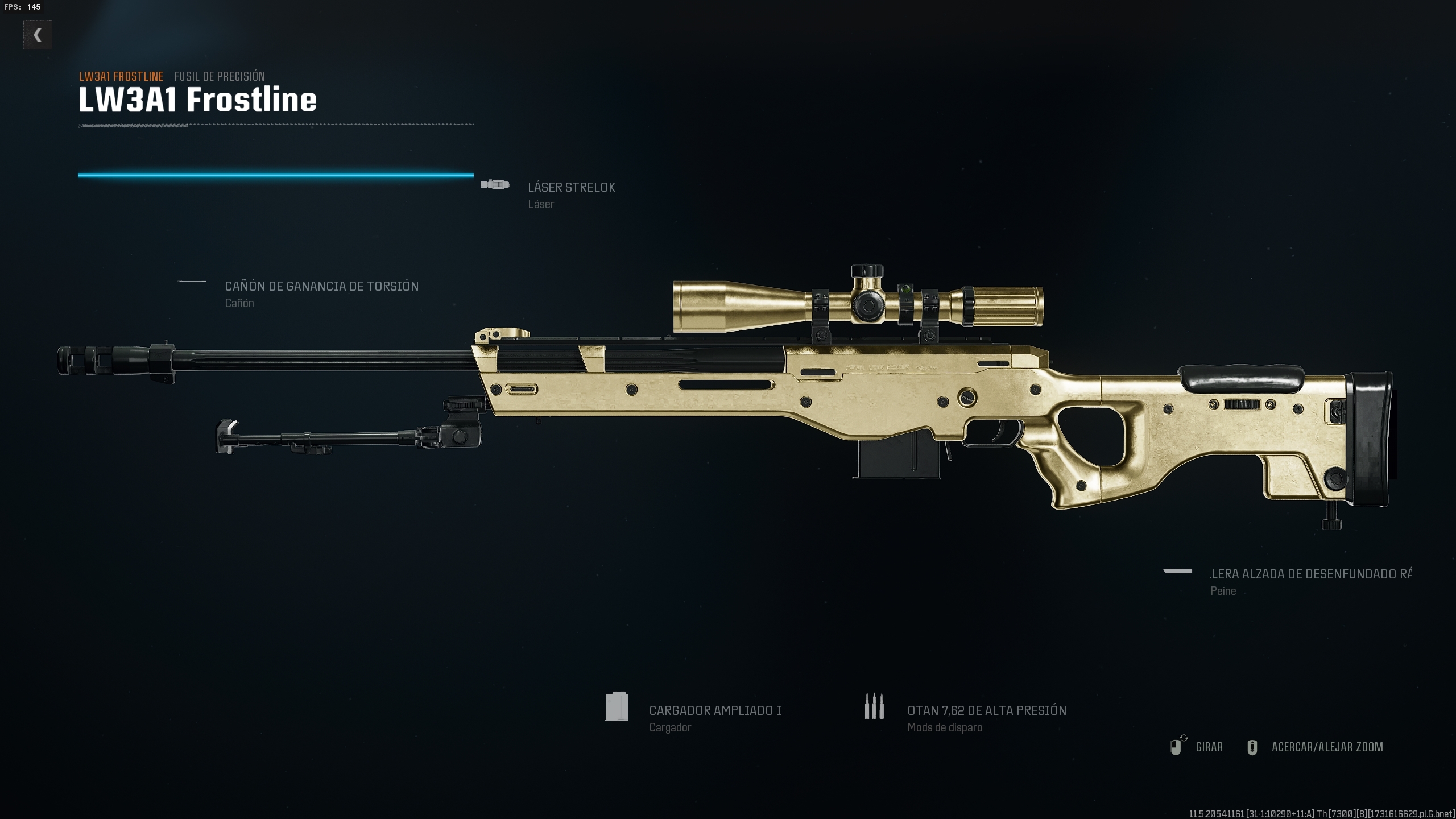Click the CARGADOR AMPLIADO I text label
1456x819 pixels.
tap(715, 710)
